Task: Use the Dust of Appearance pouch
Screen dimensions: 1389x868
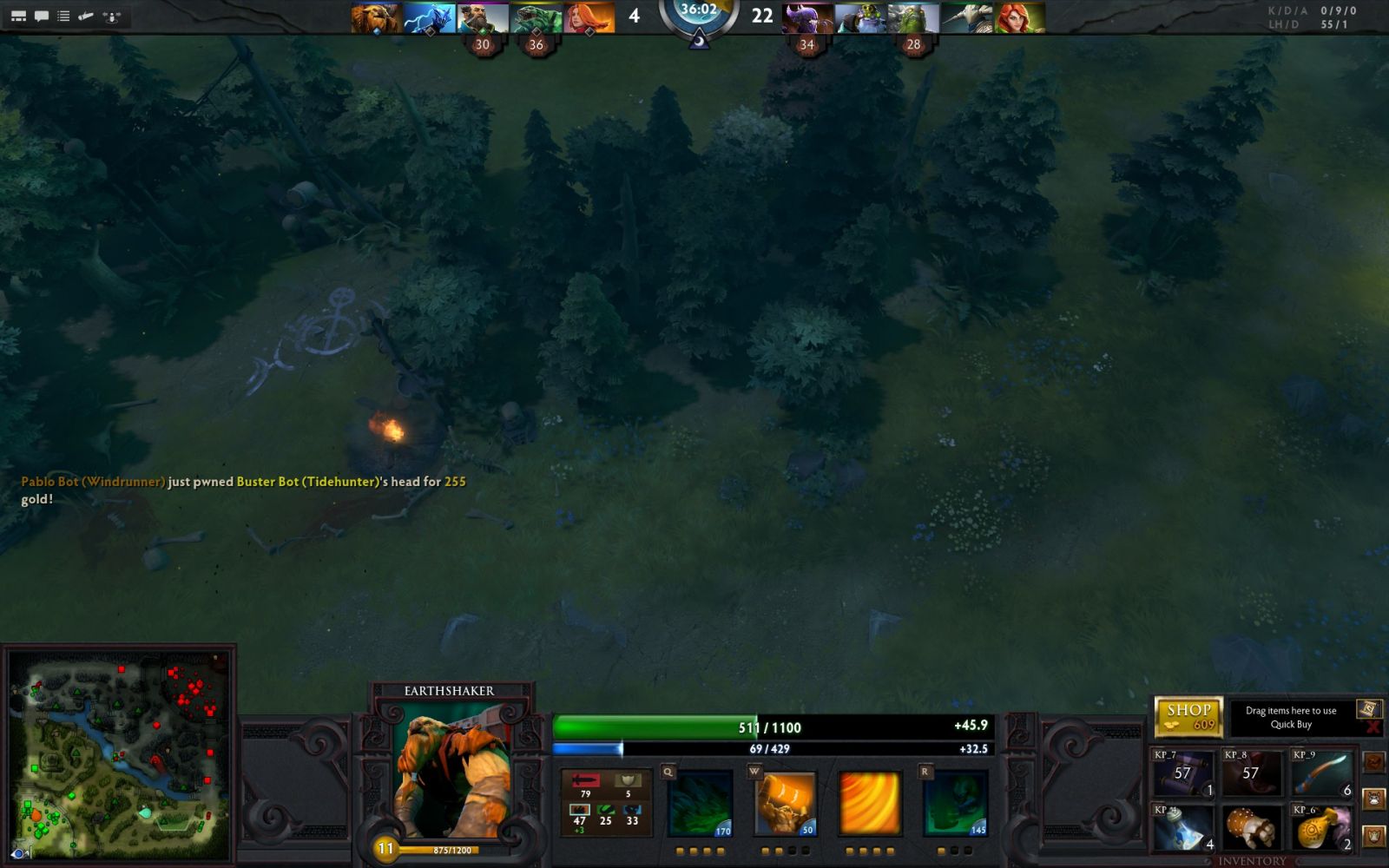Action: [1320, 827]
